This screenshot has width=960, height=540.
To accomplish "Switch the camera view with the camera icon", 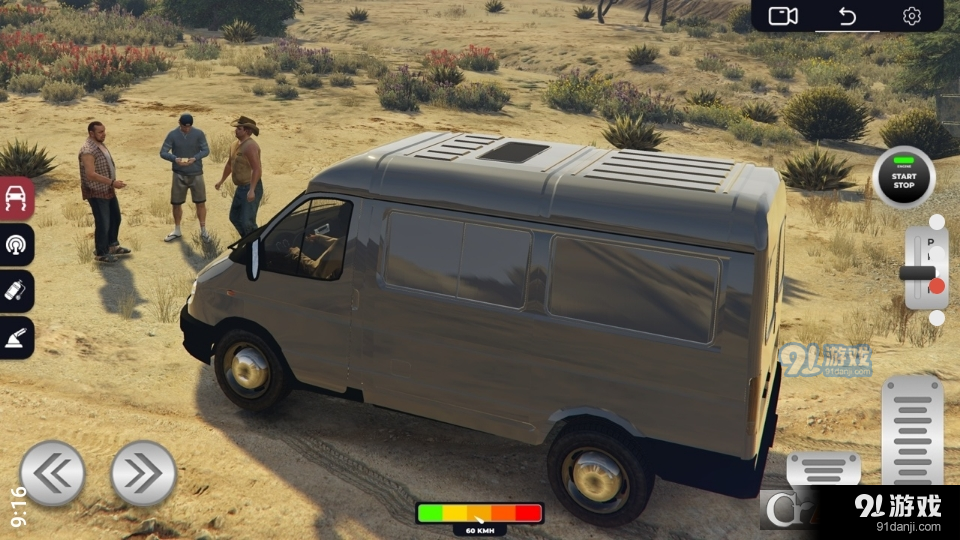I will click(782, 16).
